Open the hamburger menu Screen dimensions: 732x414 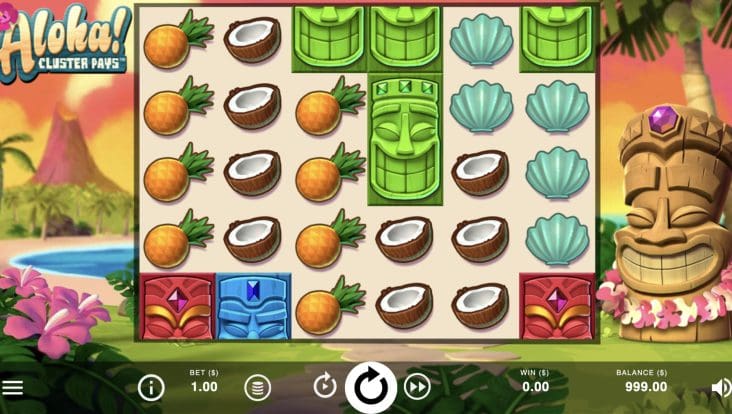click(13, 387)
